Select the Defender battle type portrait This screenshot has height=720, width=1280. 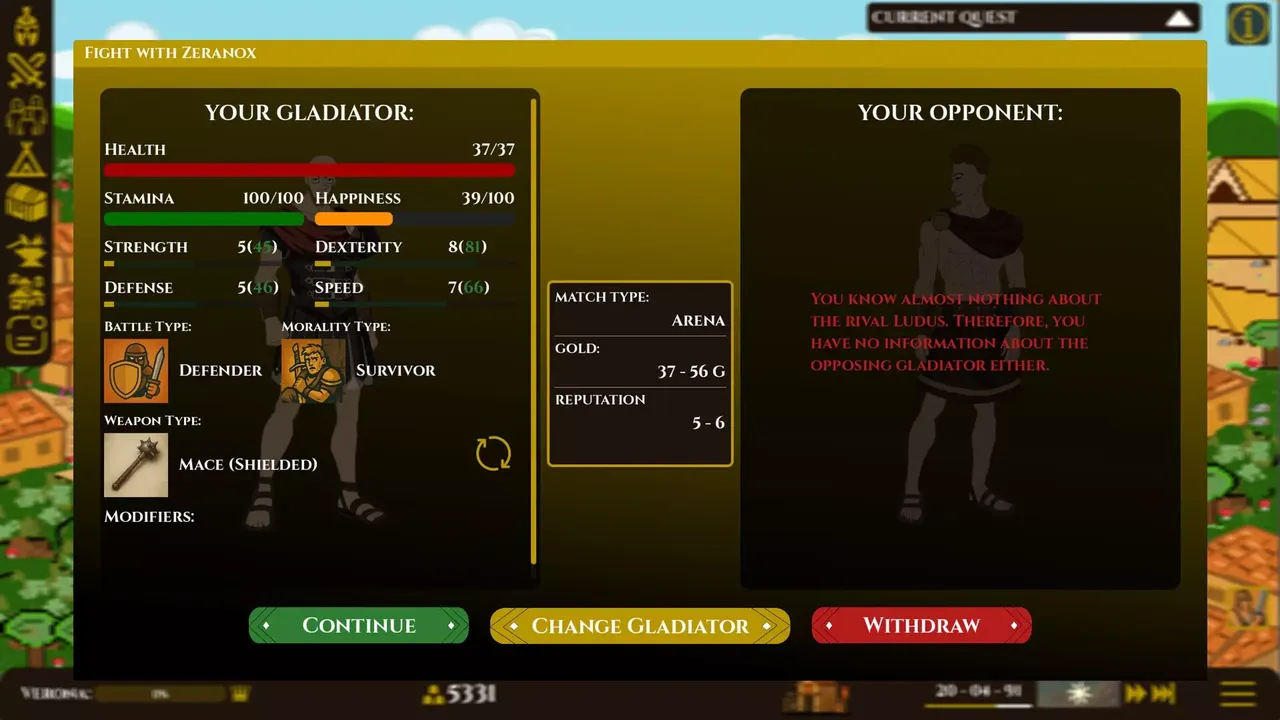(x=136, y=370)
